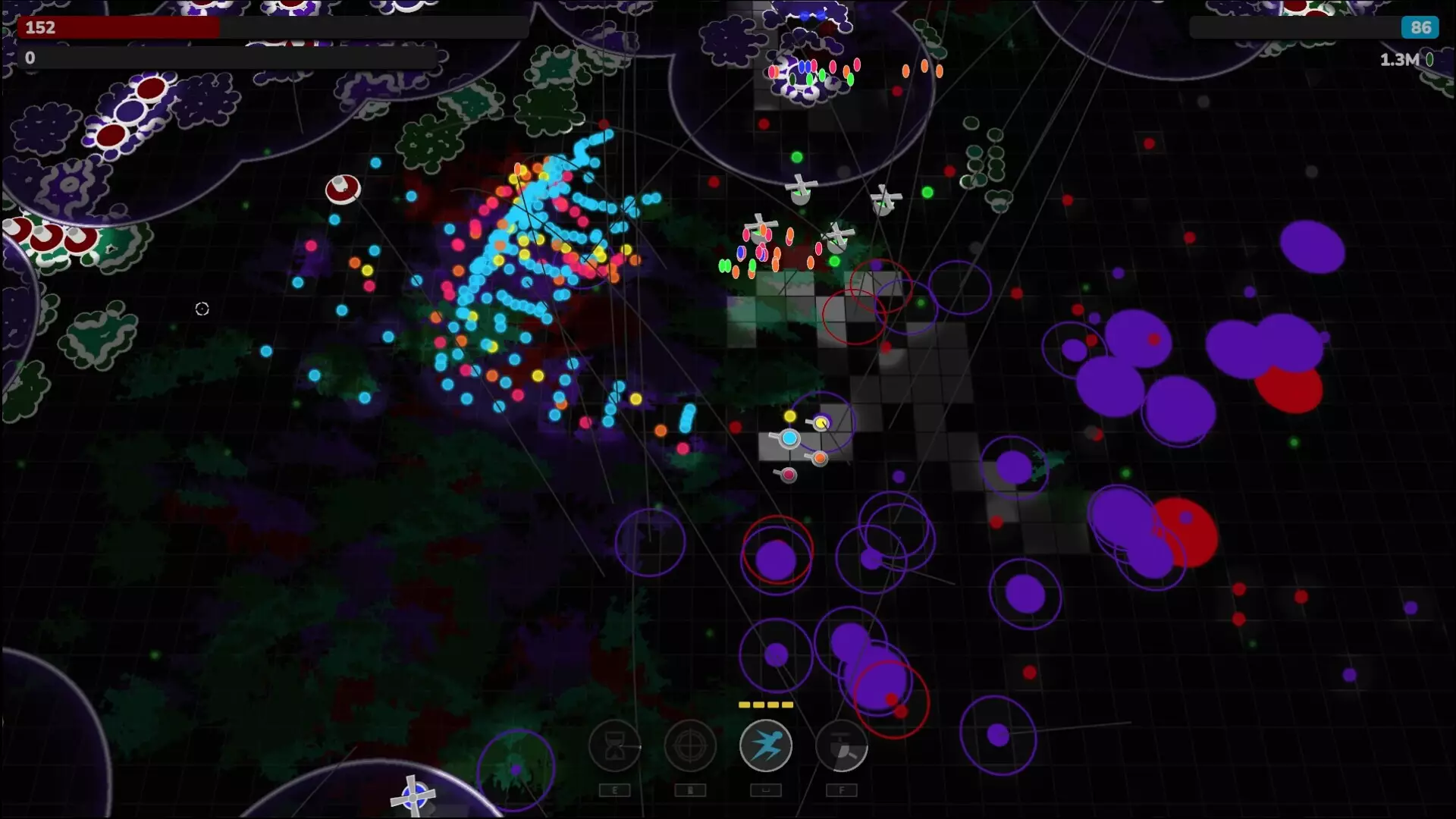The height and width of the screenshot is (819, 1456).
Task: Activate the hourglass time-slow ability
Action: tap(615, 746)
